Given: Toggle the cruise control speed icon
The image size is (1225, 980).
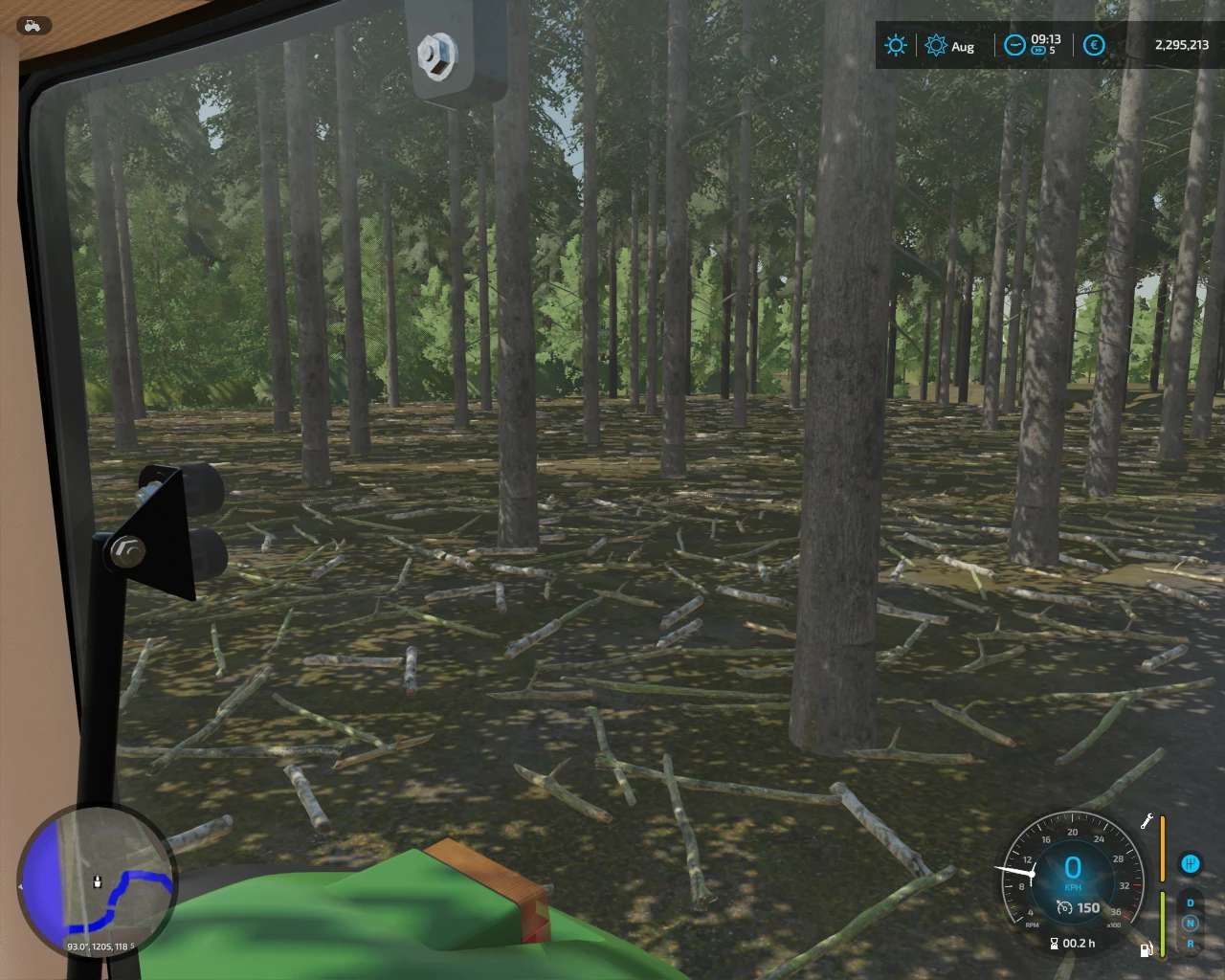Looking at the screenshot, I should [1063, 907].
